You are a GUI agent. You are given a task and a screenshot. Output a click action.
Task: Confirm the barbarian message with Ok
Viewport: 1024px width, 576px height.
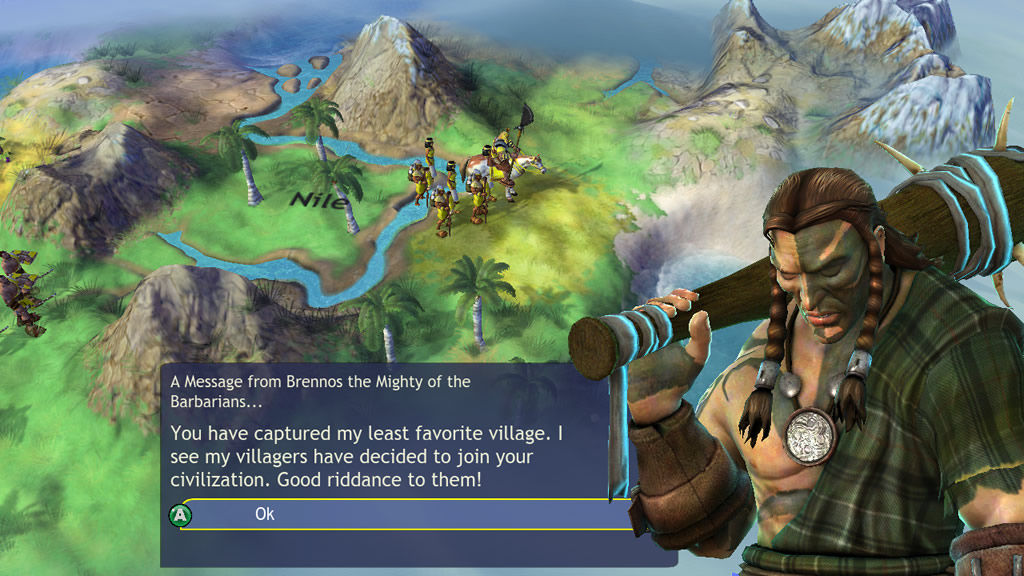[264, 514]
